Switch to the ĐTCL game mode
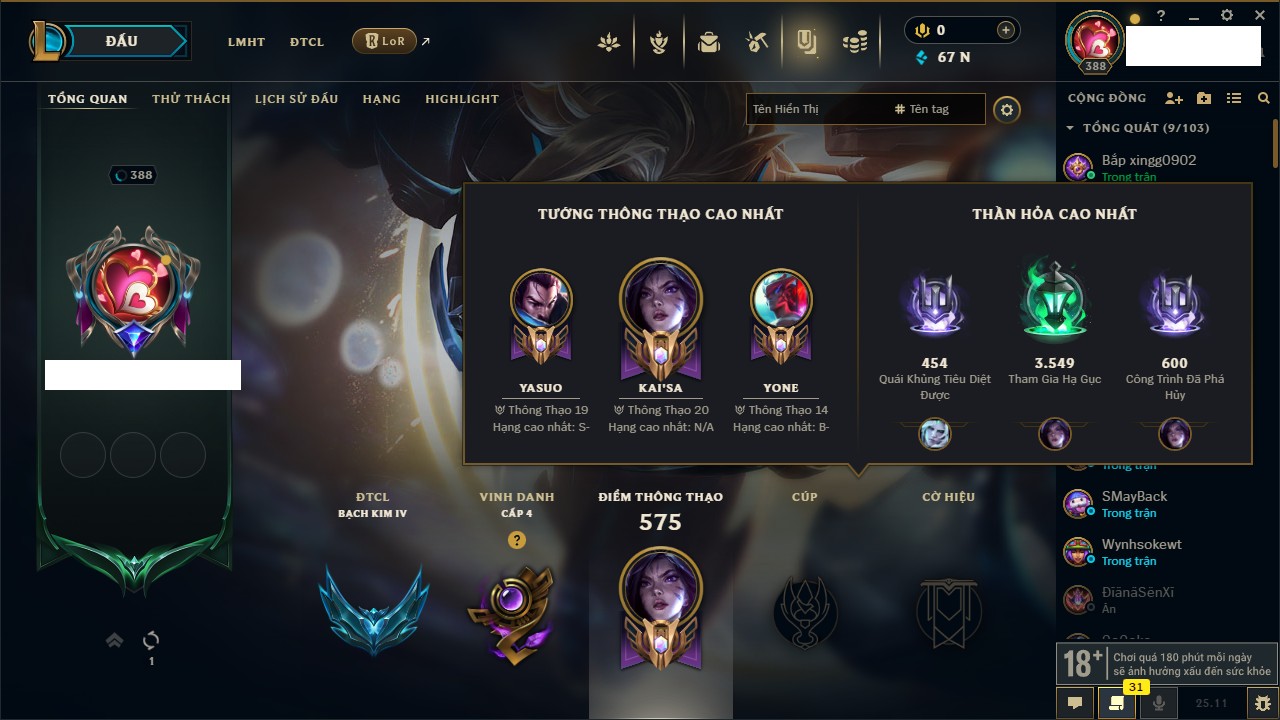 307,42
